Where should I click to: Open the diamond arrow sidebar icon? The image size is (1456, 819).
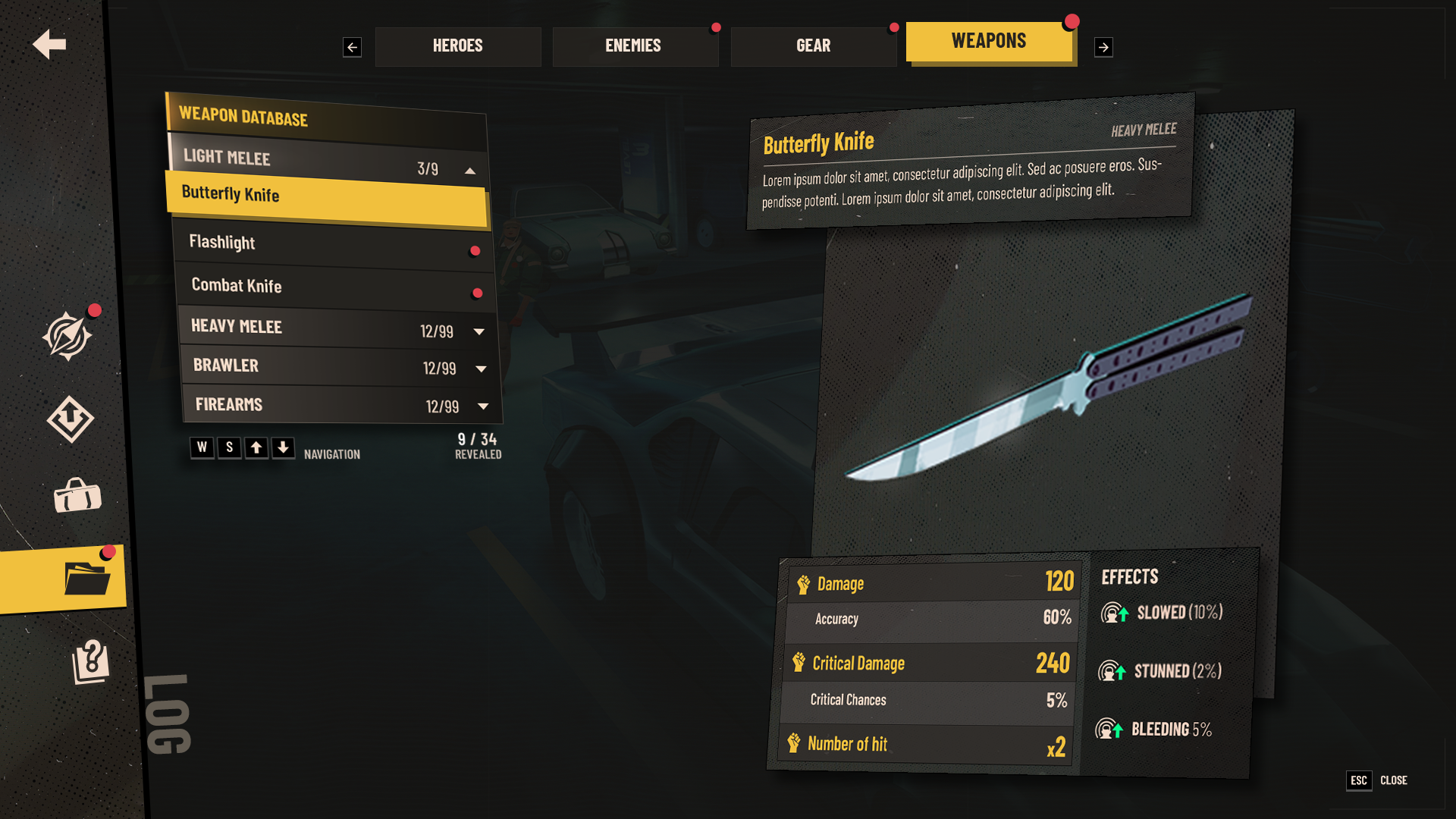click(70, 418)
